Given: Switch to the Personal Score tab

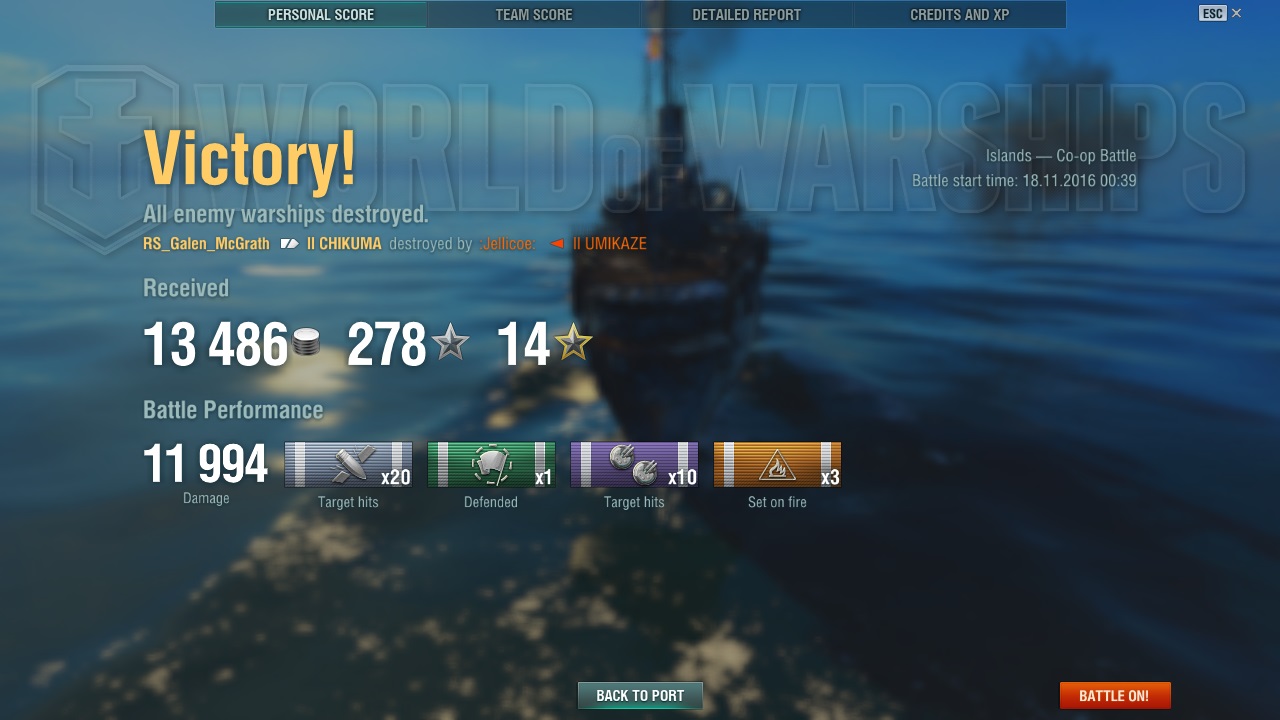Looking at the screenshot, I should click(x=321, y=15).
